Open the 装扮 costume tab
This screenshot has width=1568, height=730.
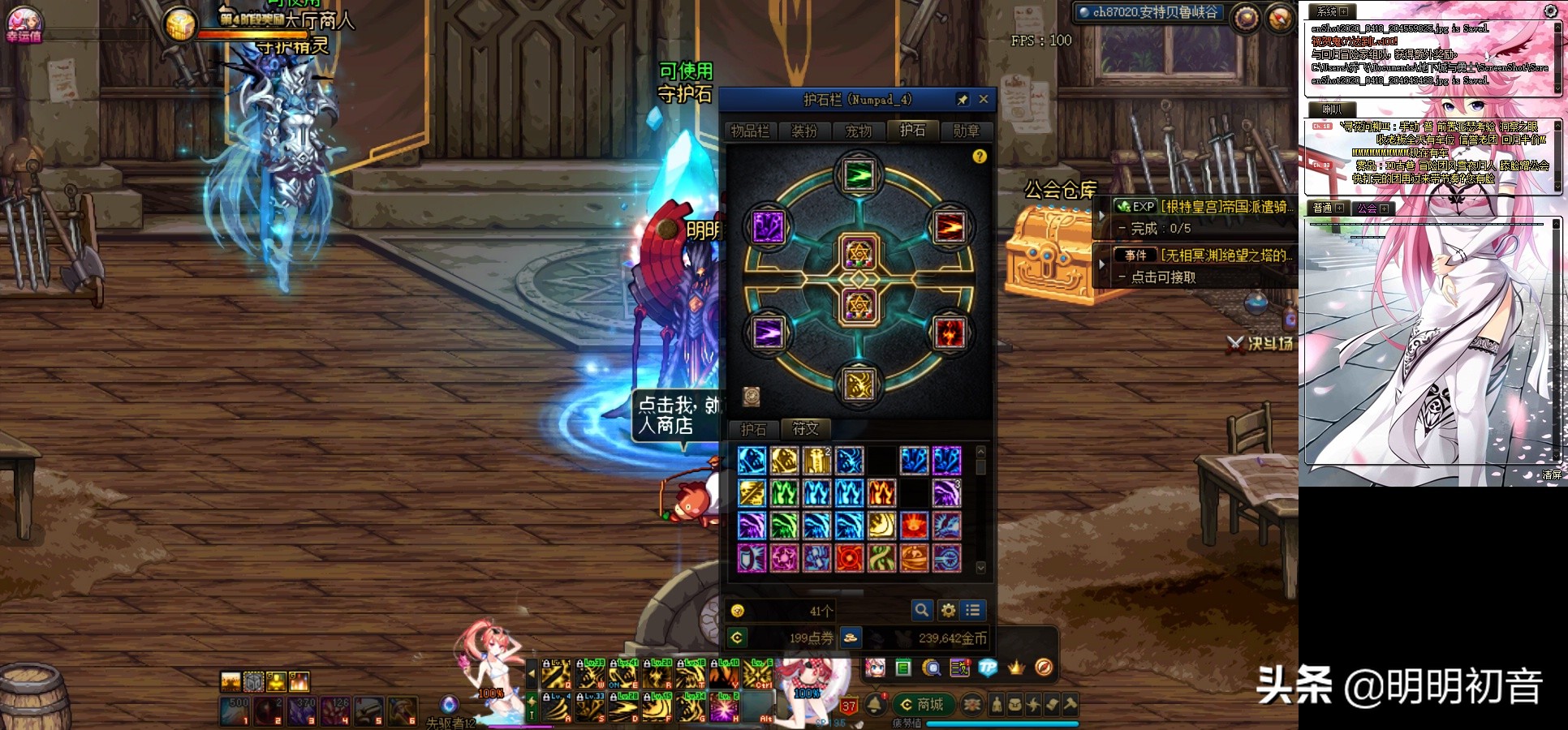[804, 131]
